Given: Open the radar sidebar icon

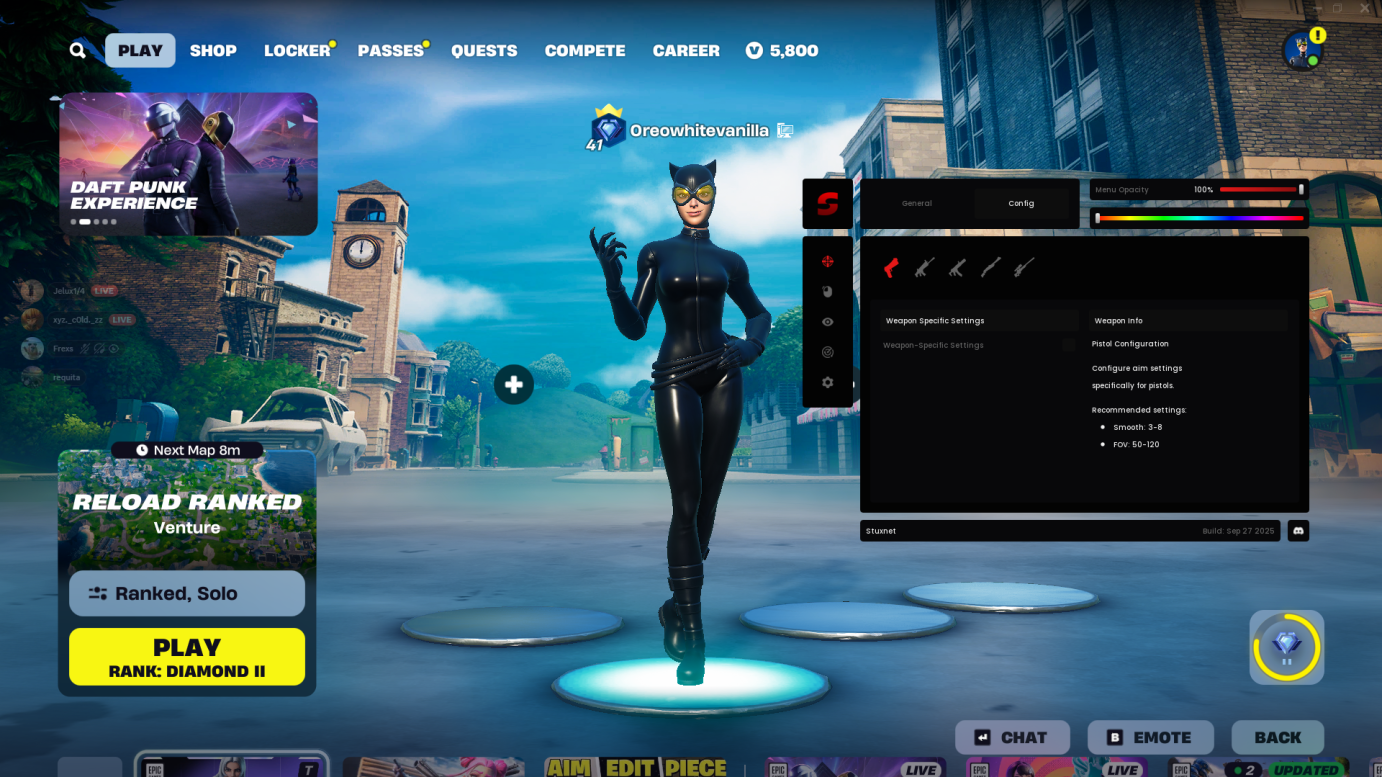Looking at the screenshot, I should click(828, 352).
